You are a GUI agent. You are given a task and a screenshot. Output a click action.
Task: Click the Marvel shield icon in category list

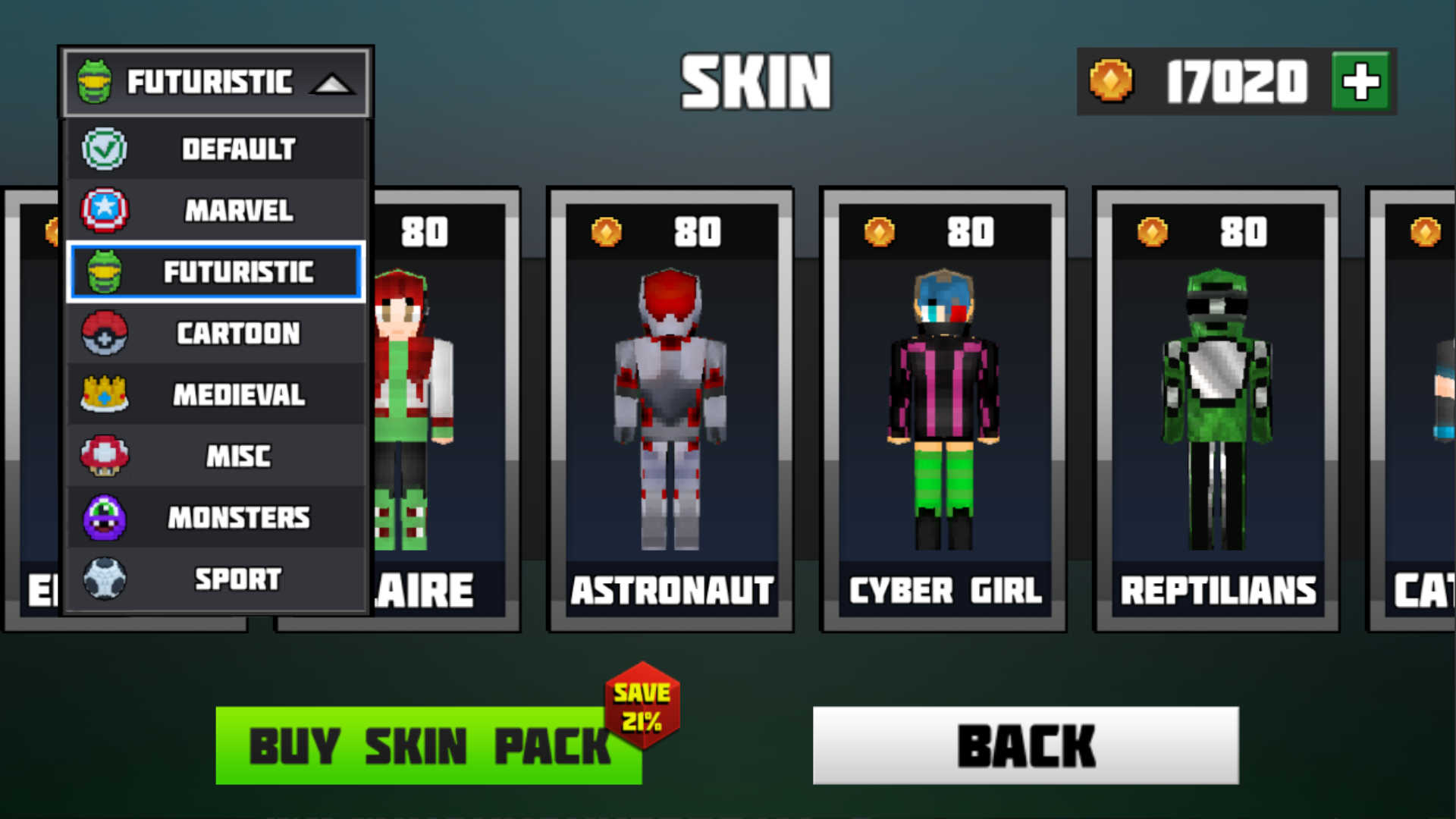point(105,210)
